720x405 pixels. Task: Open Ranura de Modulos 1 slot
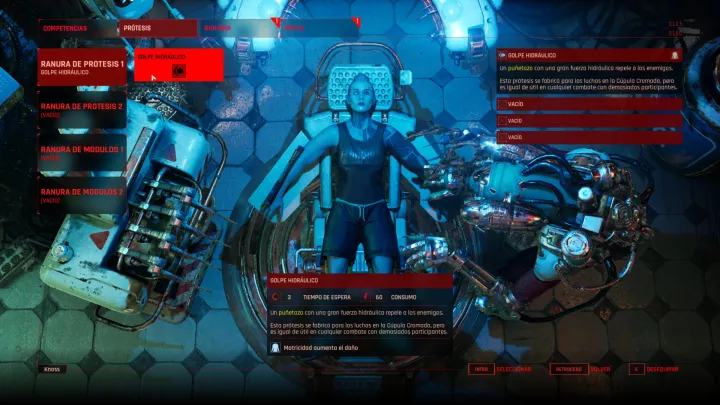[x=82, y=152]
